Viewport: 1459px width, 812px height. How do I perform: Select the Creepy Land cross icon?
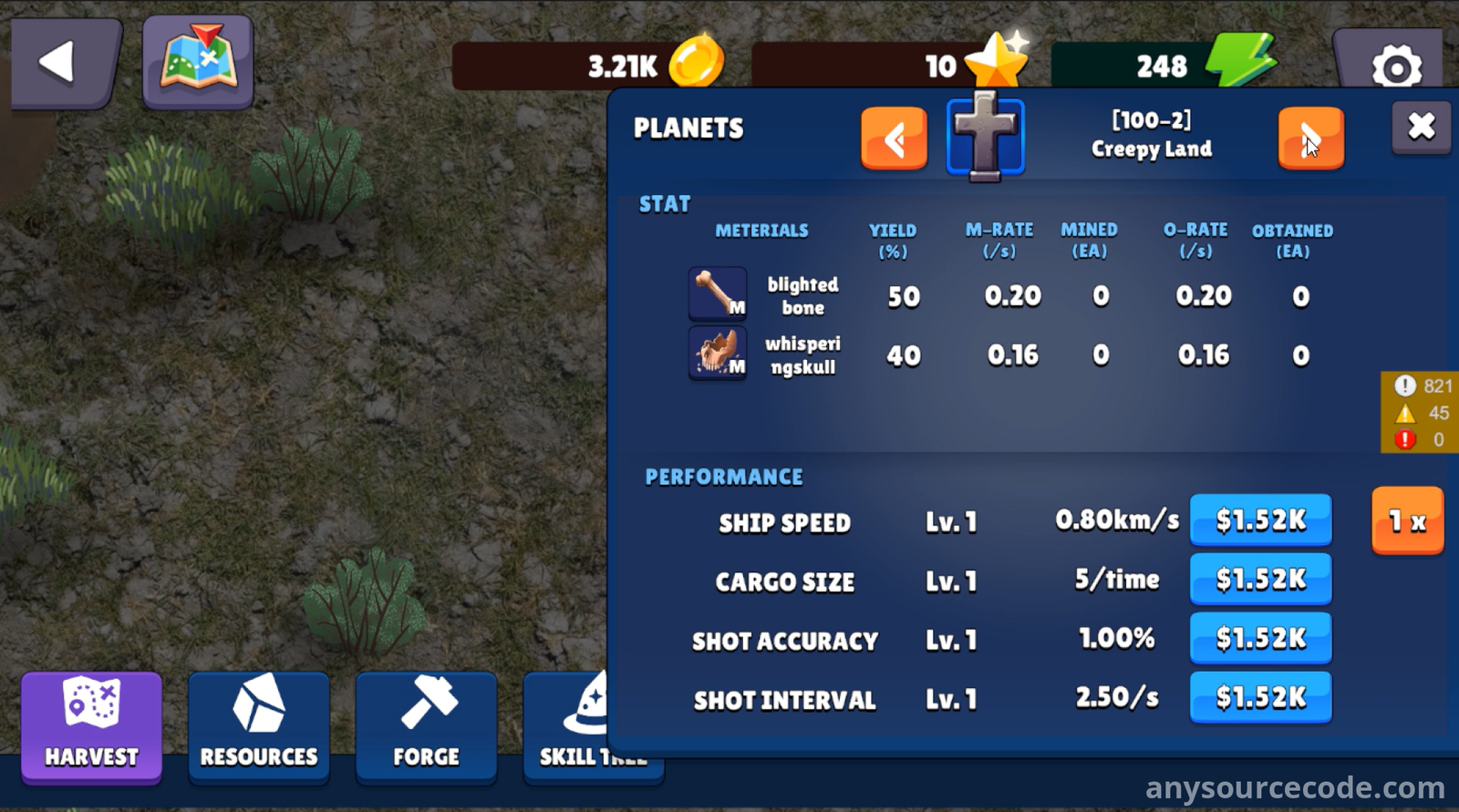pyautogui.click(x=985, y=137)
